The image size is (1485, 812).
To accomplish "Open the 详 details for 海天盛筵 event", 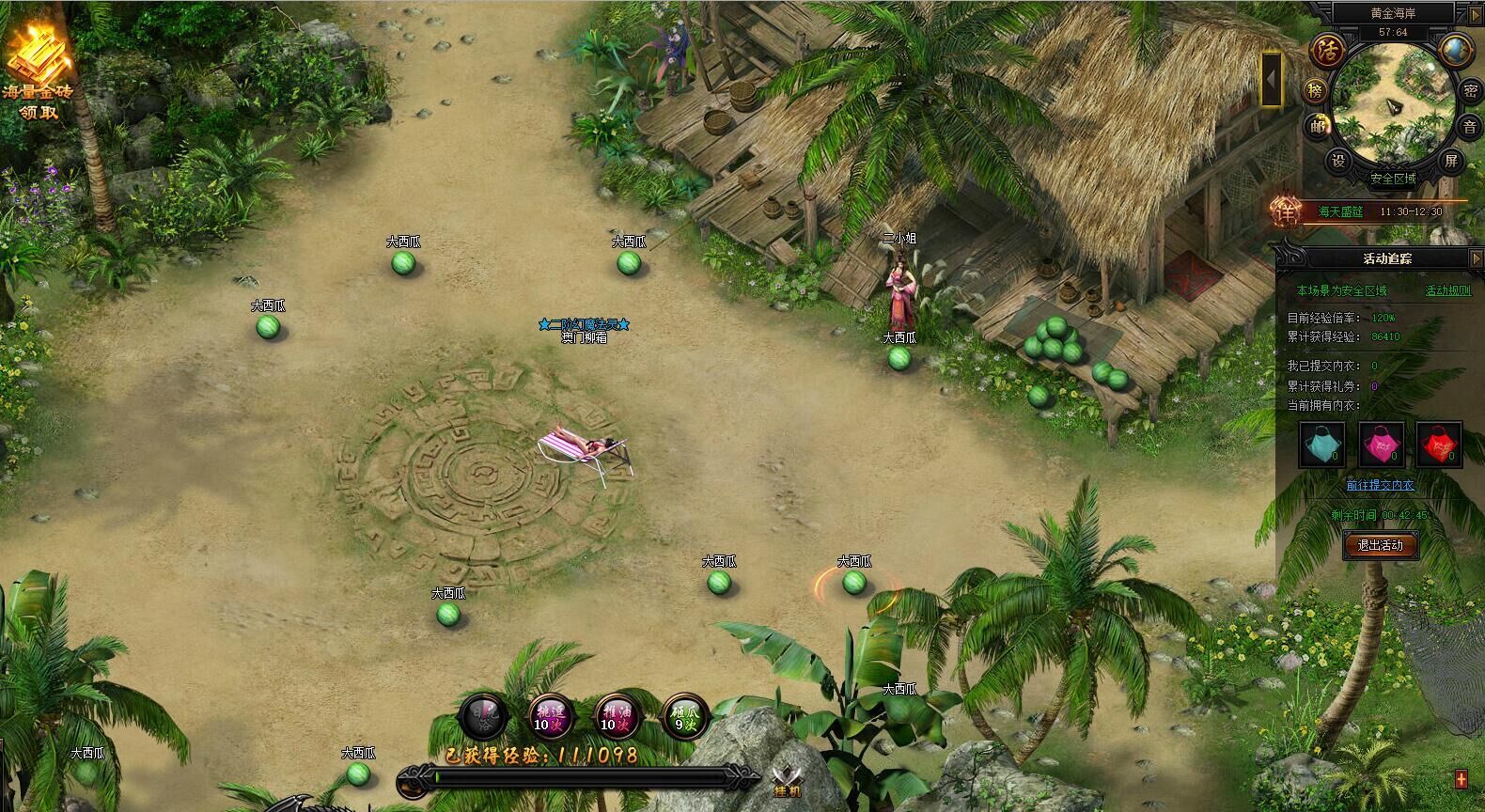I will [1284, 211].
